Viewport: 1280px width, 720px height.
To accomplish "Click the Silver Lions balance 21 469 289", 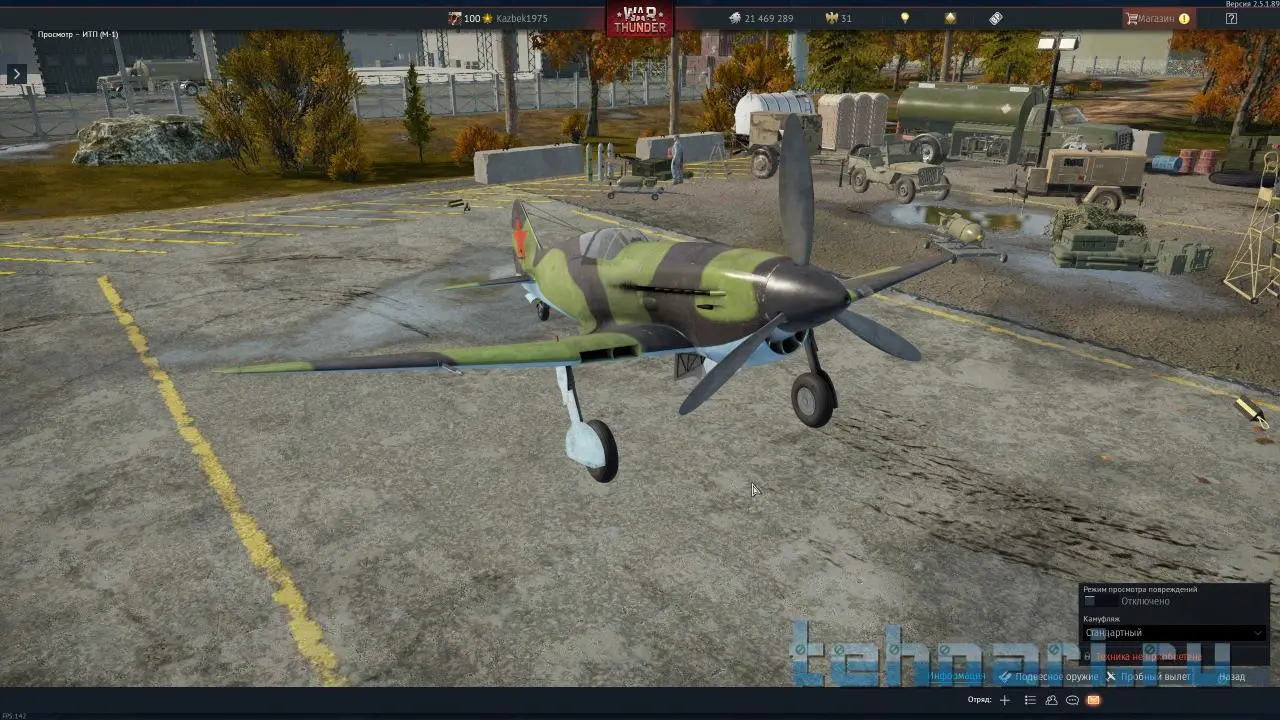I will (760, 18).
